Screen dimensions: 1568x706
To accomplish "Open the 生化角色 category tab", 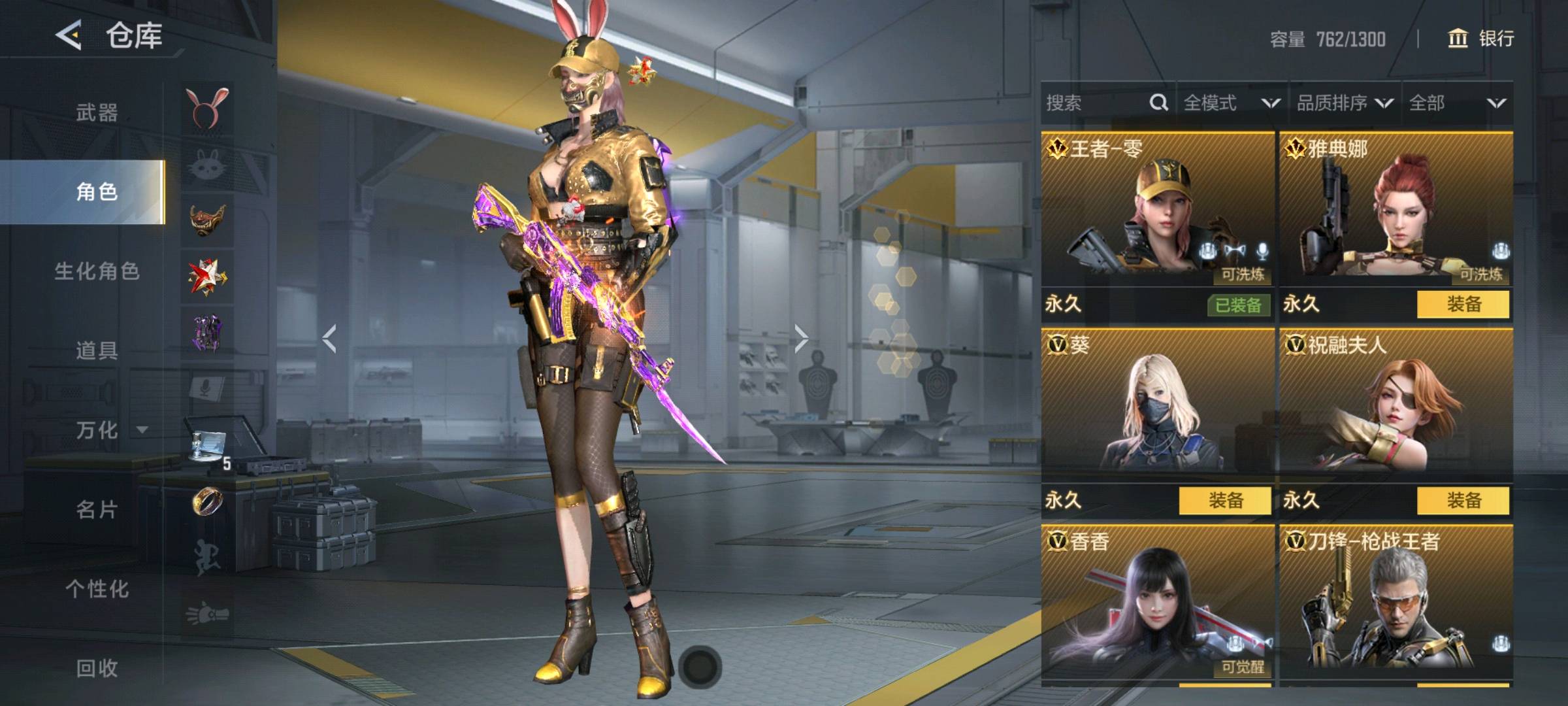I will pos(97,271).
